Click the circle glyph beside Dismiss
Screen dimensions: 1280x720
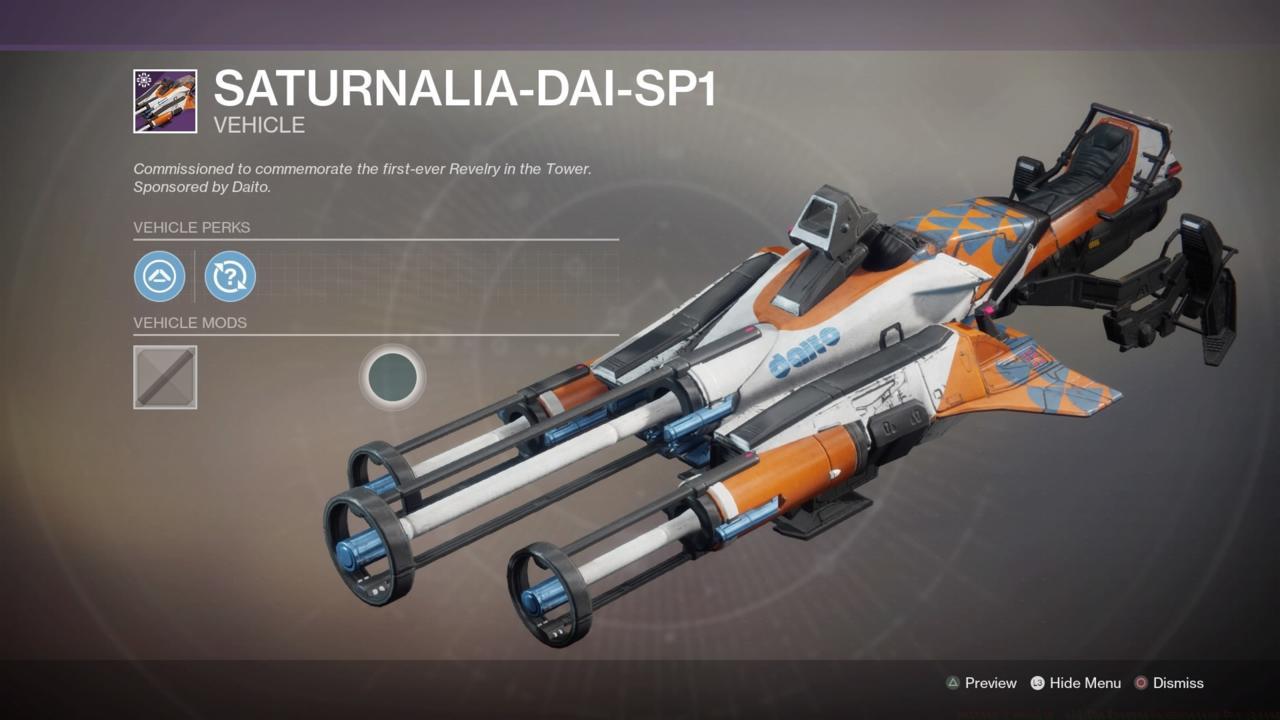pyautogui.click(x=1140, y=683)
